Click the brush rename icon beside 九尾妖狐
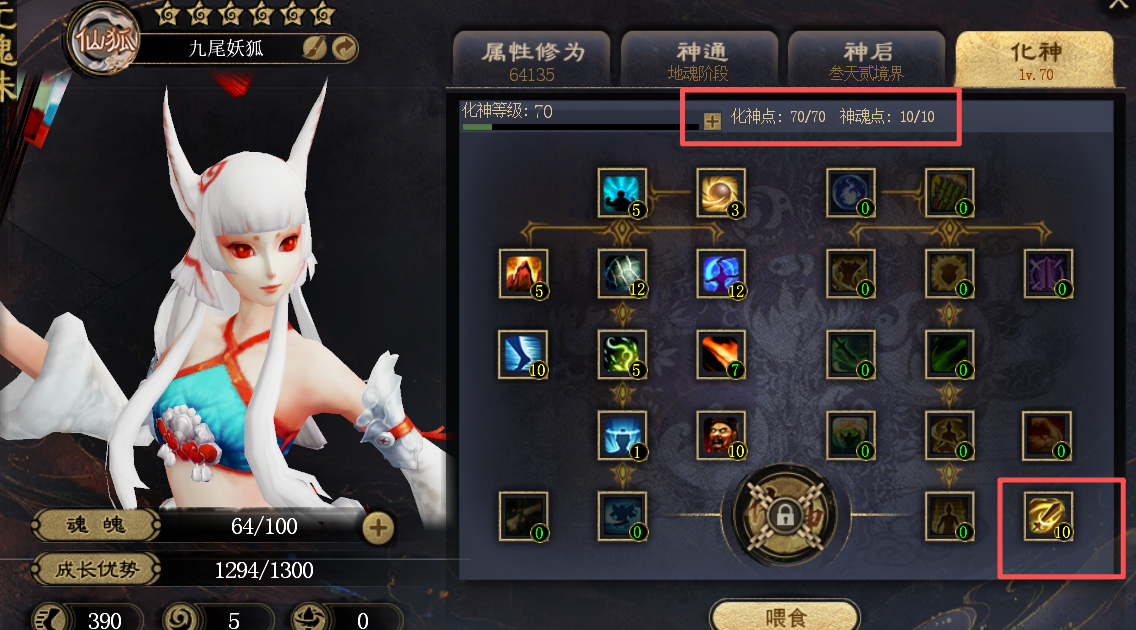This screenshot has width=1136, height=630. point(315,47)
